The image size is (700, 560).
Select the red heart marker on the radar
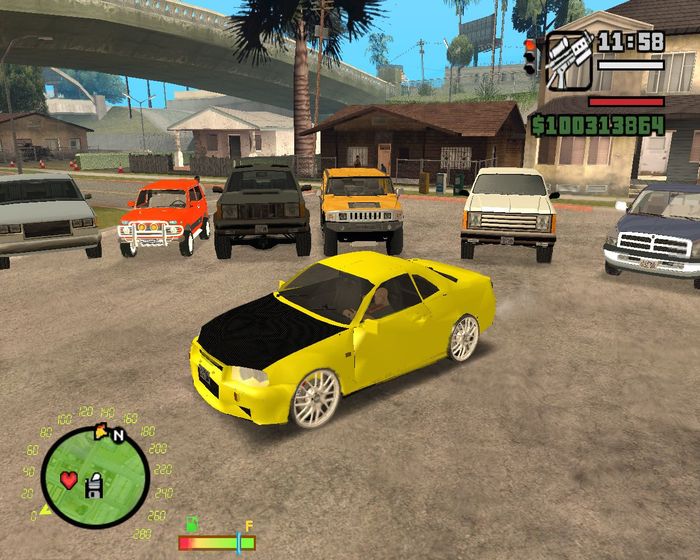coord(68,479)
